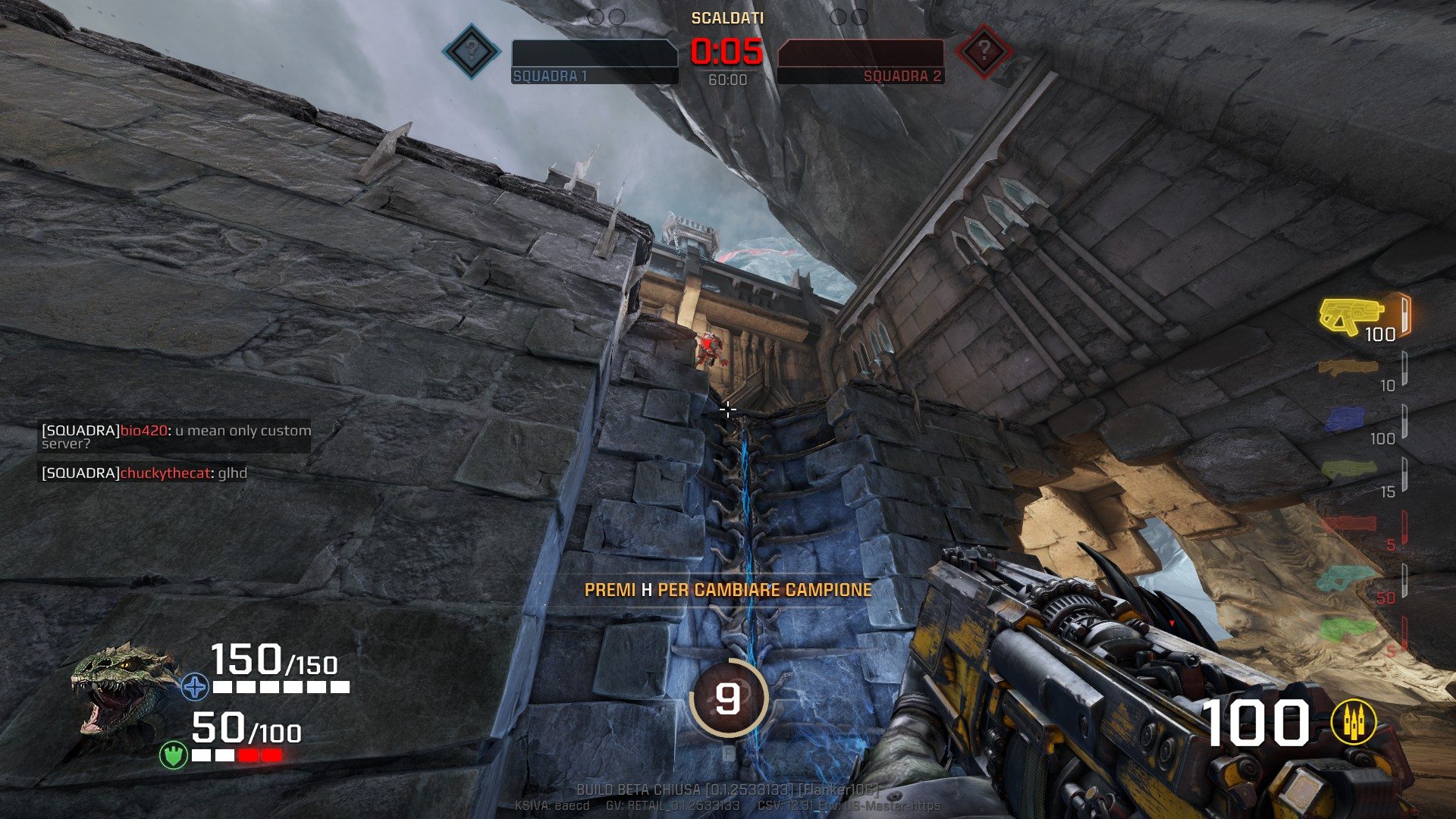Switch to the orange shotgun weapon icon
The width and height of the screenshot is (1456, 819).
1348,368
